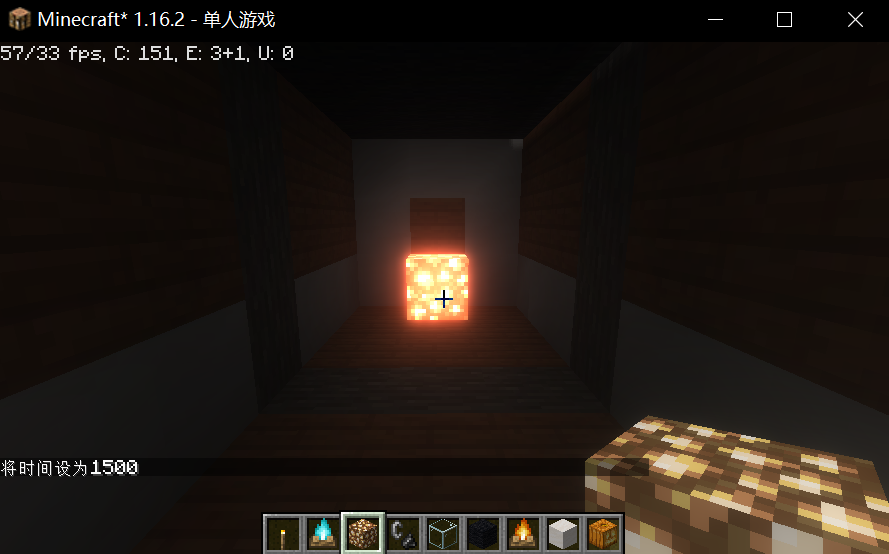
Task: Select the soul campfire hotbar slot
Action: (322, 533)
